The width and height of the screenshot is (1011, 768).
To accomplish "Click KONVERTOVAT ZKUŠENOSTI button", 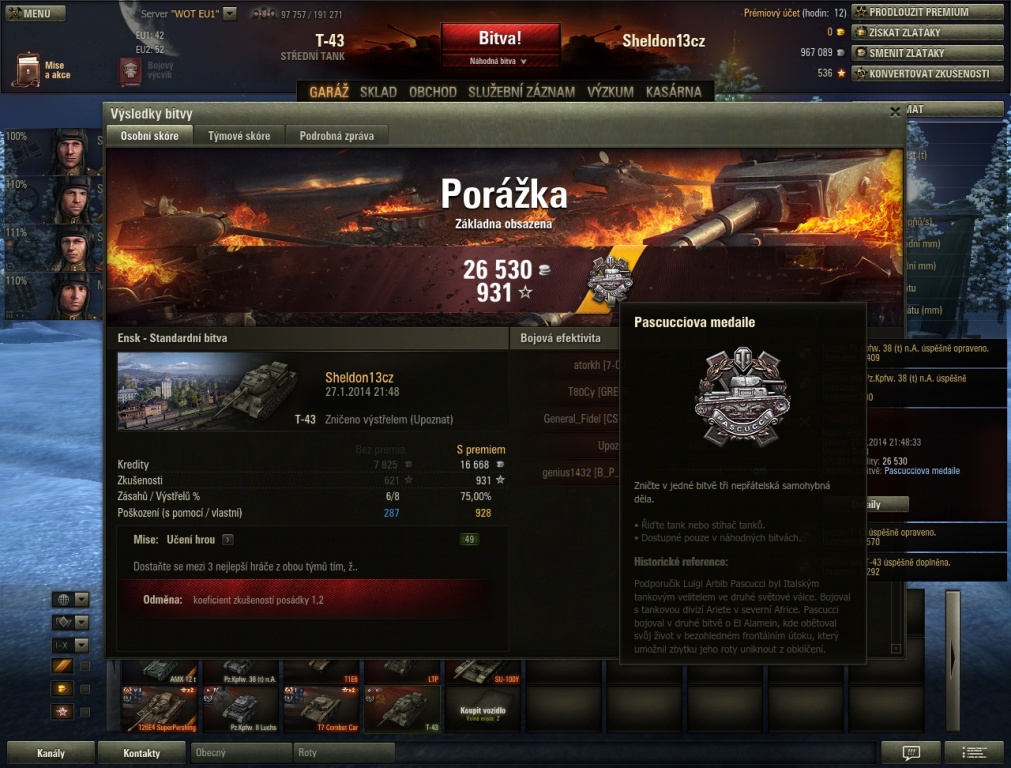I will [927, 73].
